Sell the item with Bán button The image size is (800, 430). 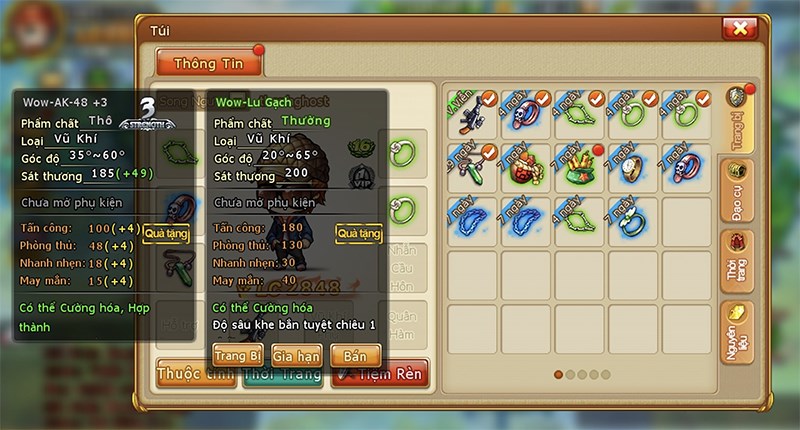(x=356, y=354)
